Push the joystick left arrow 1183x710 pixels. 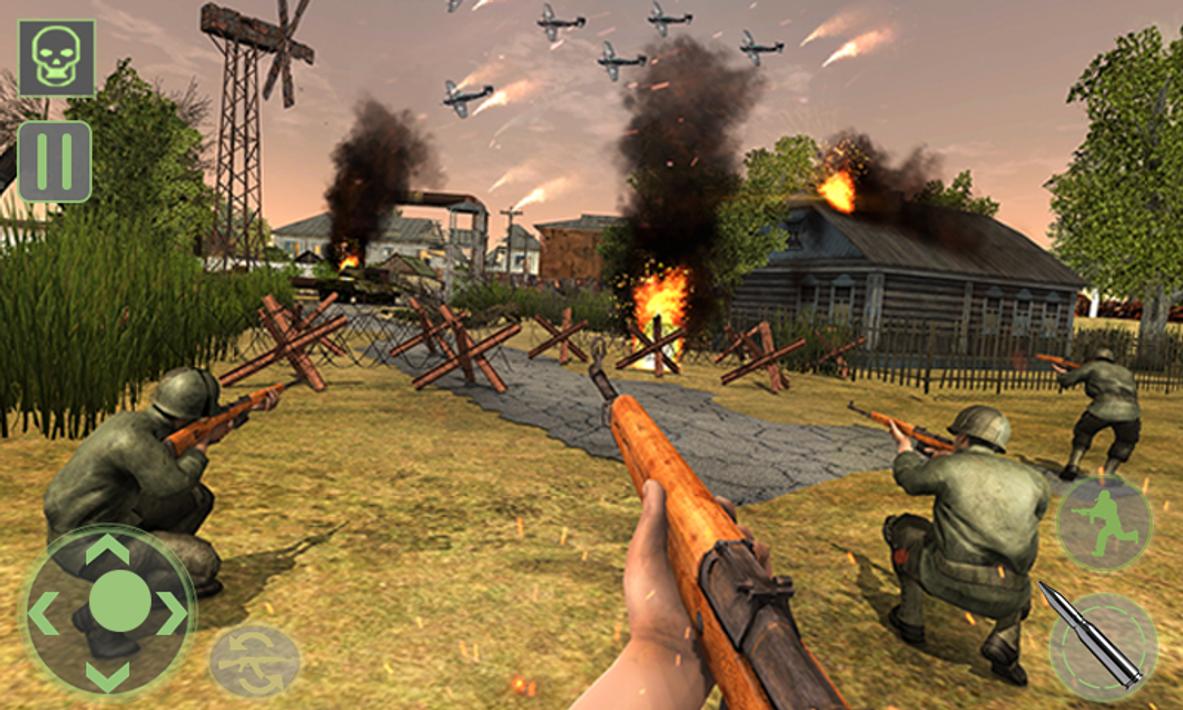pyautogui.click(x=43, y=612)
